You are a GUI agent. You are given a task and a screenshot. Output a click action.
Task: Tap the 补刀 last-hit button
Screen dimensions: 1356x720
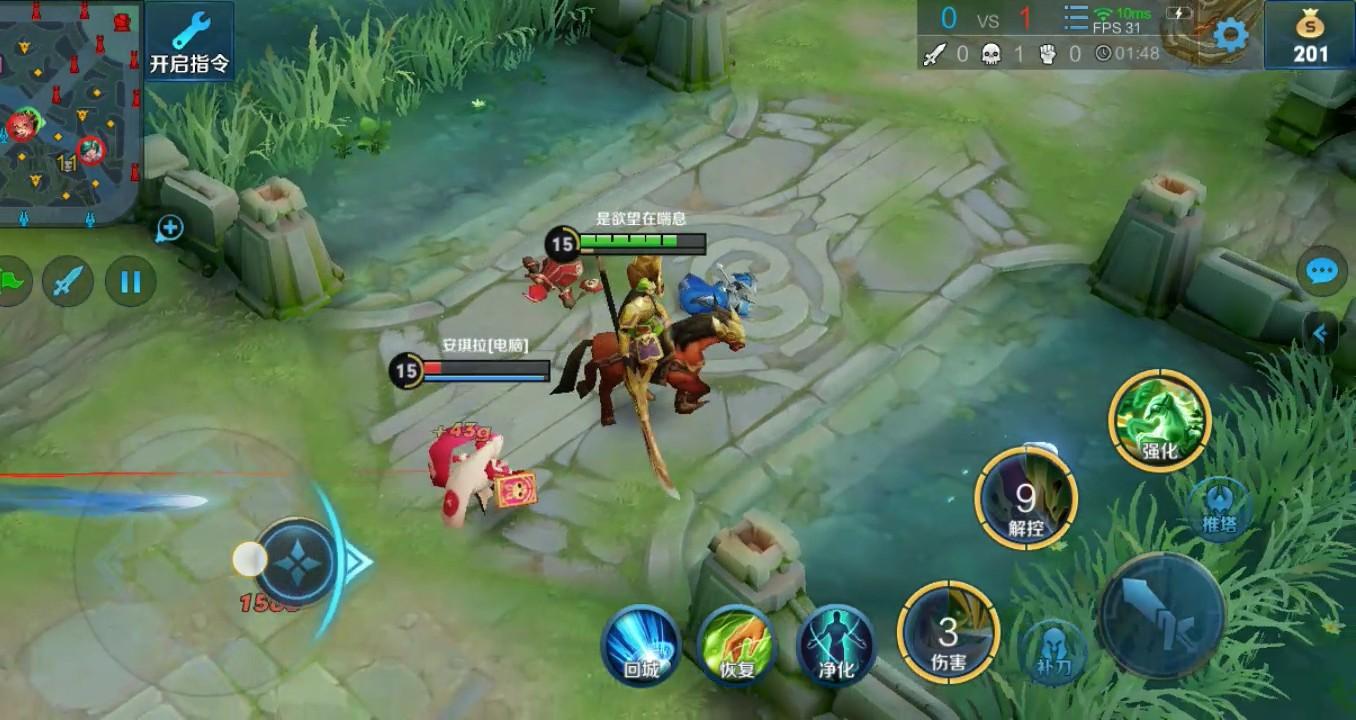[x=1054, y=650]
